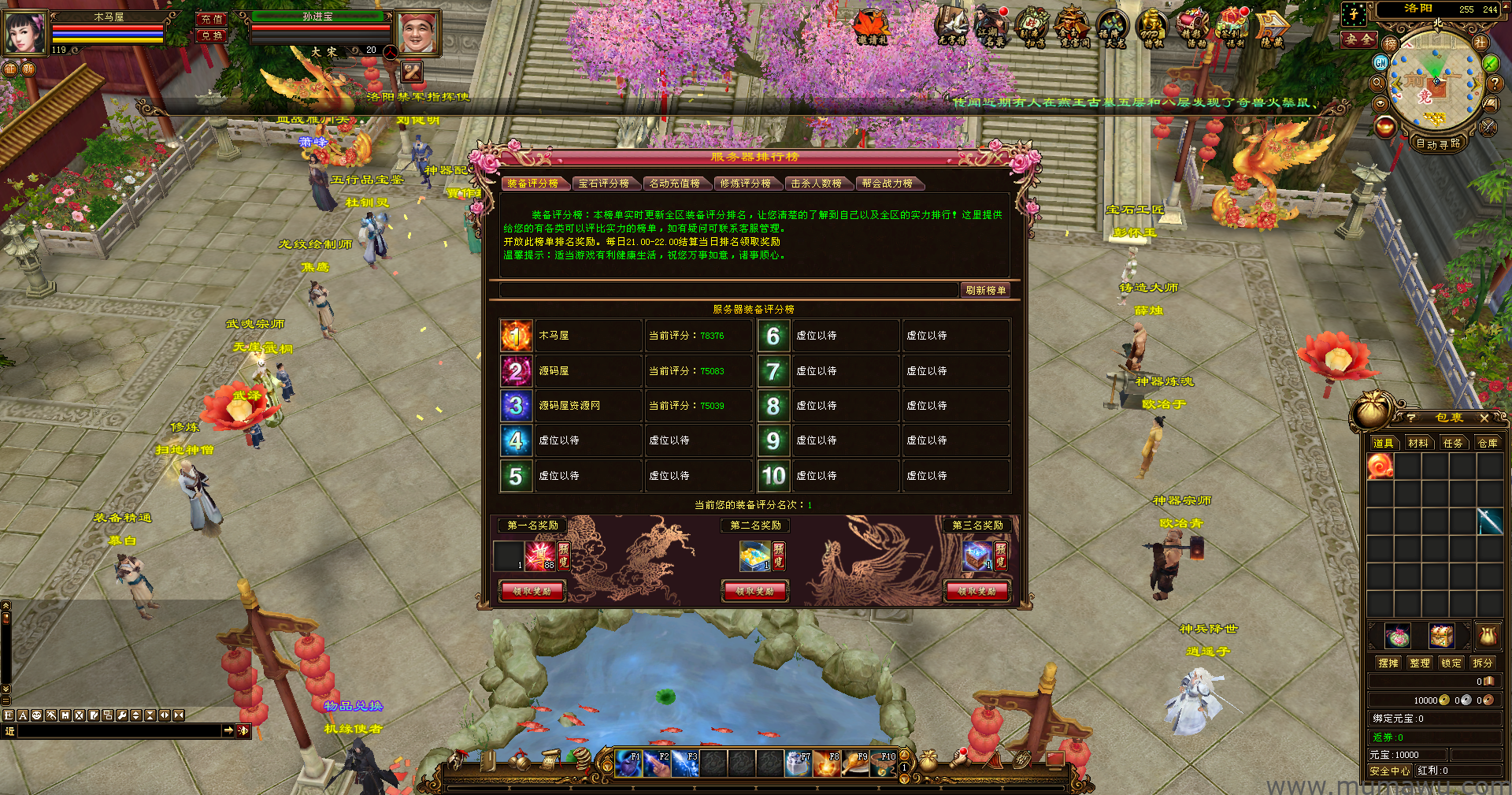Open the 仓库 tab in the bag
Viewport: 1512px width, 795px height.
tap(1488, 444)
